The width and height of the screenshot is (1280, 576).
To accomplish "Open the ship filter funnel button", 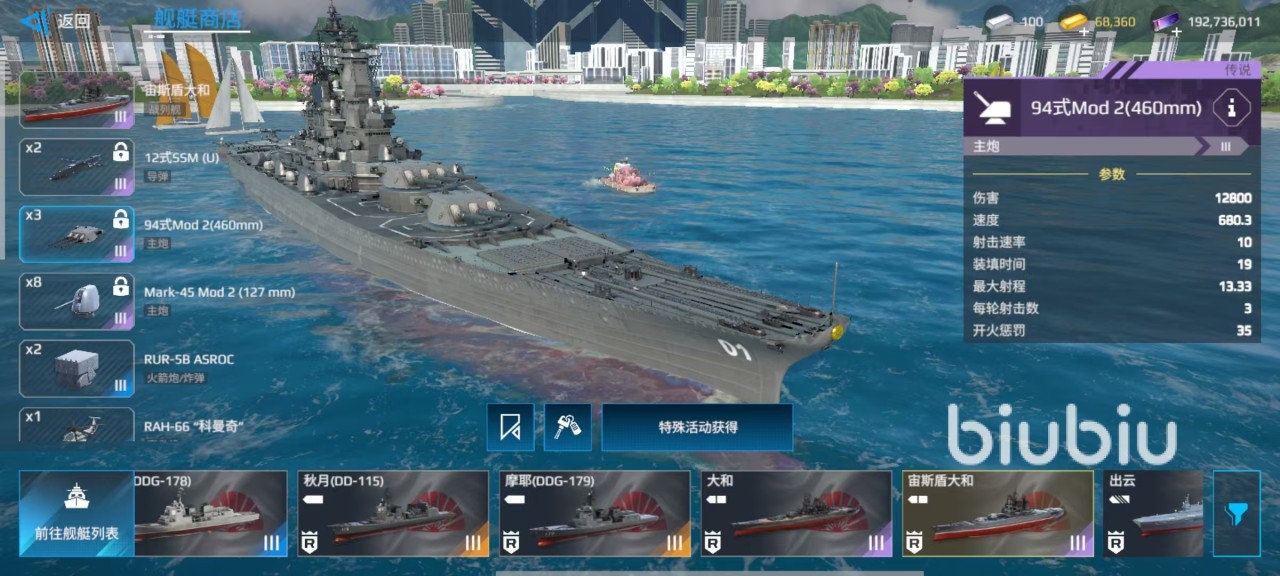I will (1236, 513).
